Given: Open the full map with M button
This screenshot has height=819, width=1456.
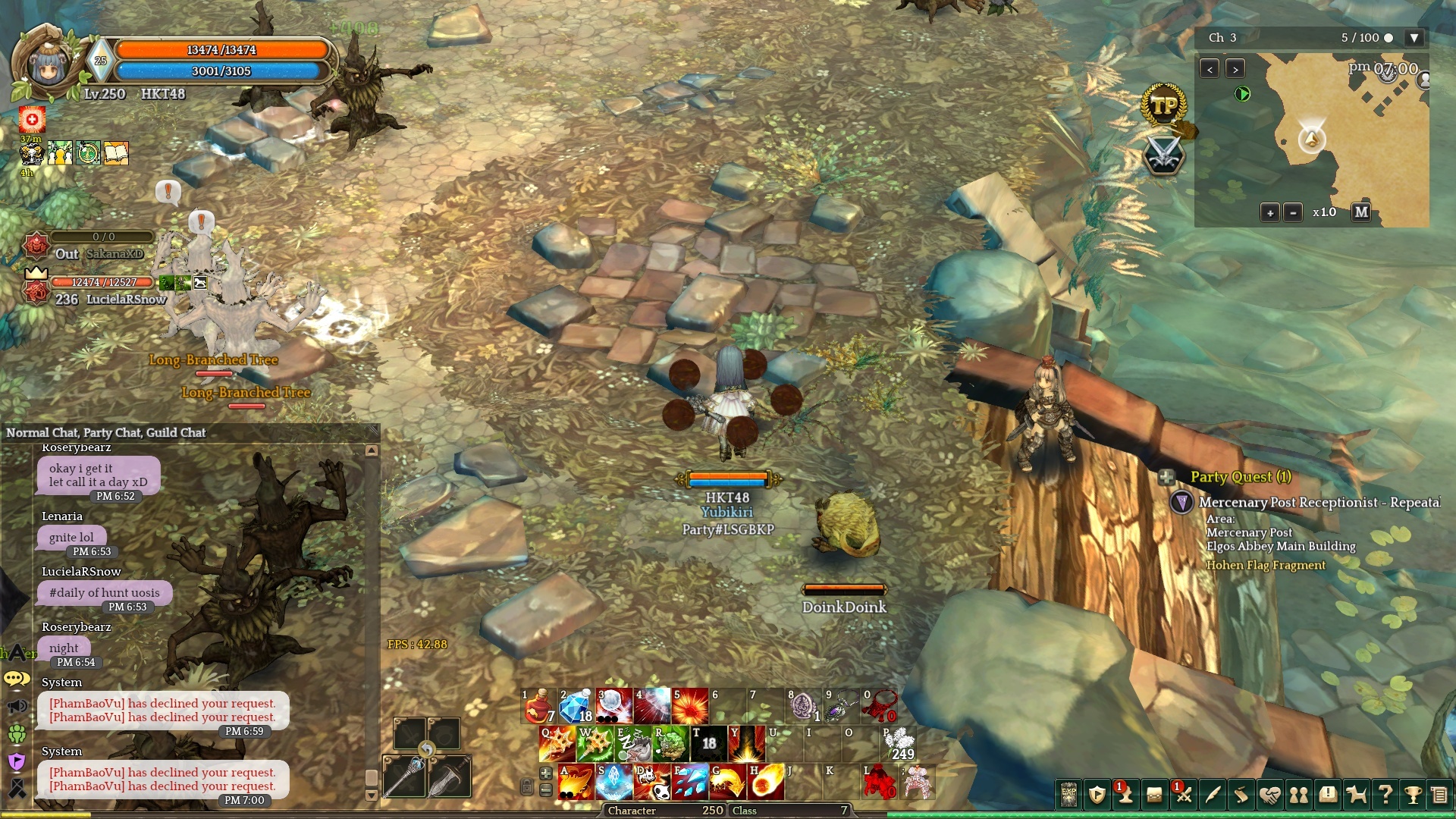Looking at the screenshot, I should (x=1361, y=212).
